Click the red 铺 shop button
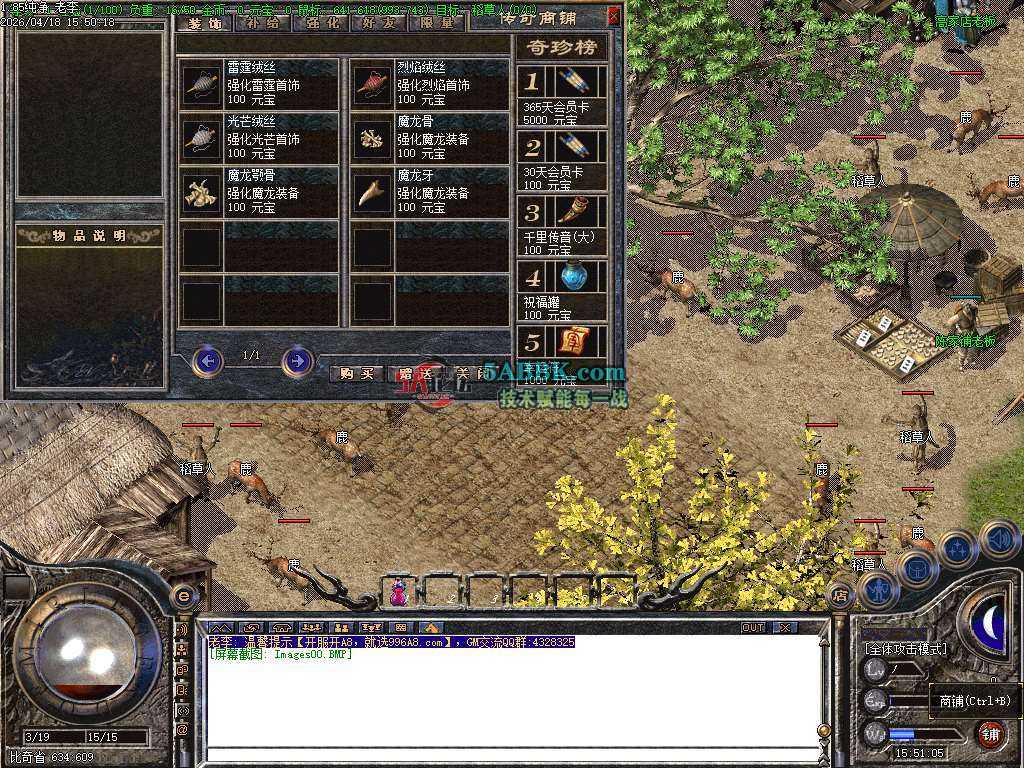The width and height of the screenshot is (1024, 768). [x=991, y=732]
